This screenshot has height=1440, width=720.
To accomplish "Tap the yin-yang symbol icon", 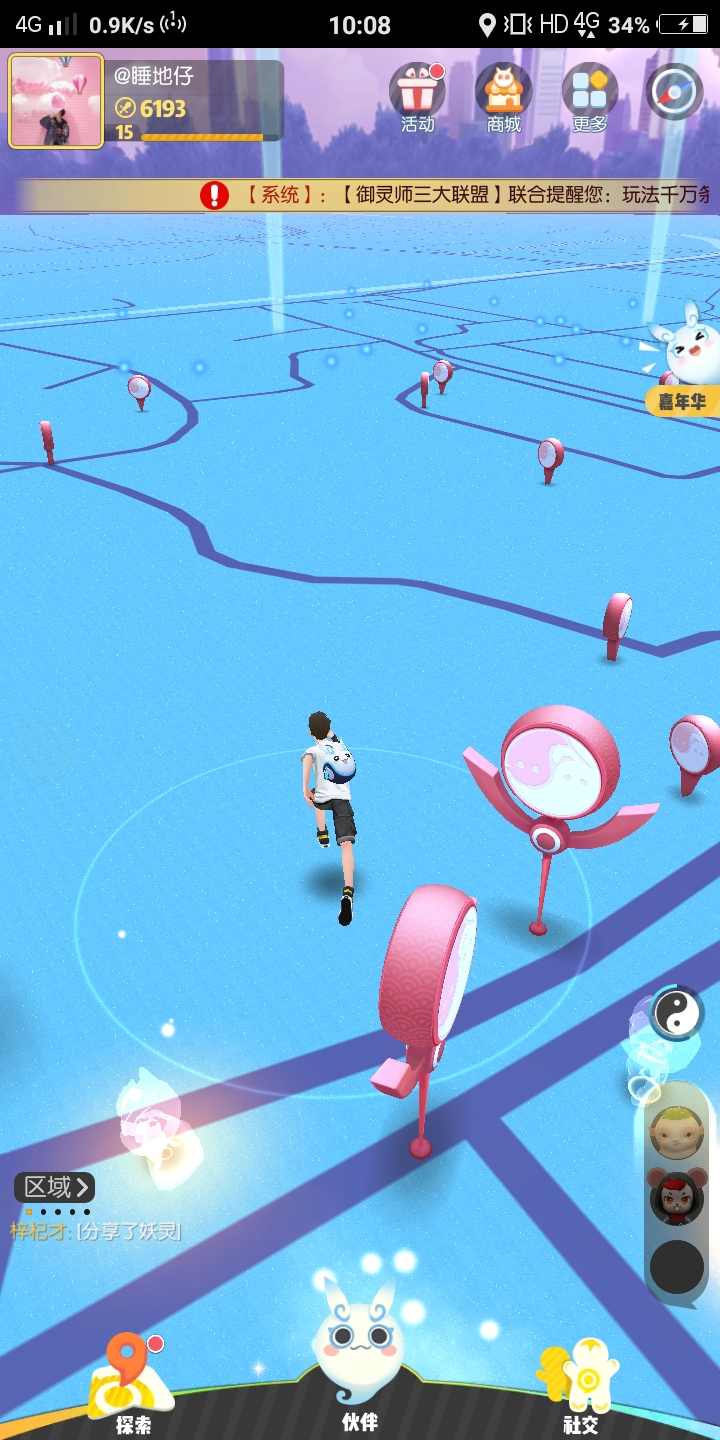I will (x=677, y=1013).
